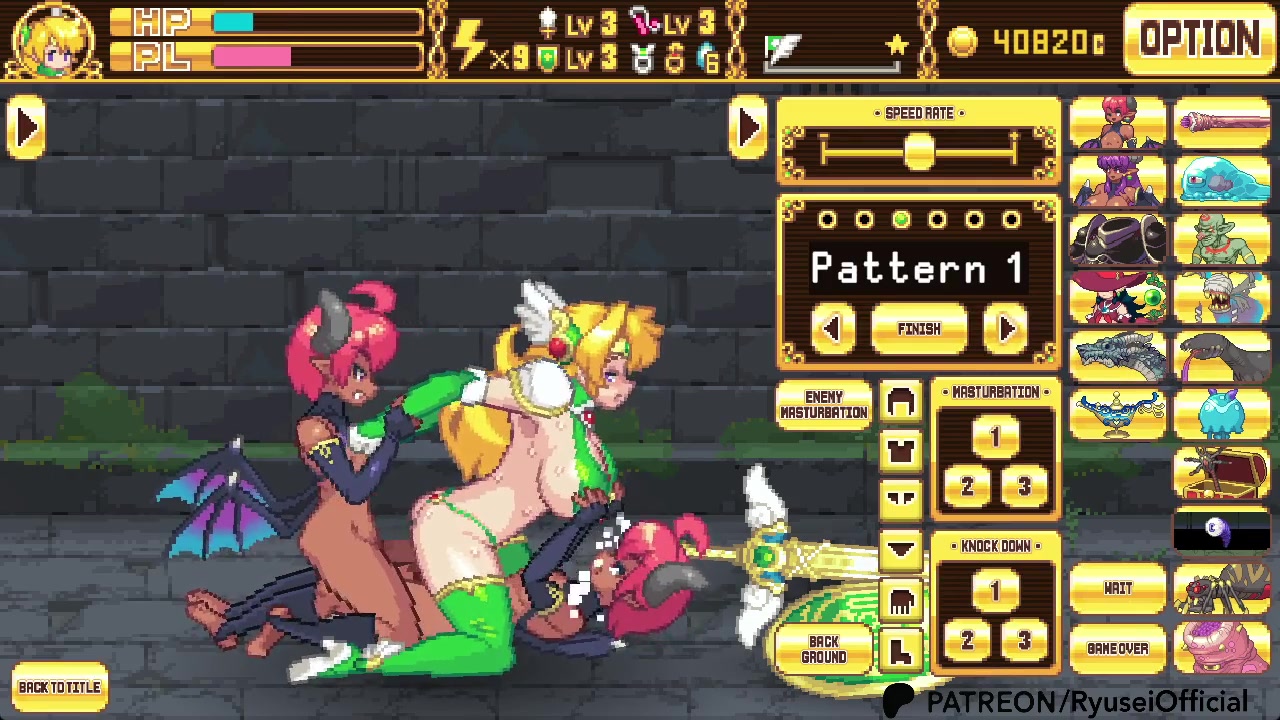Click Knock Down option 1

point(994,592)
